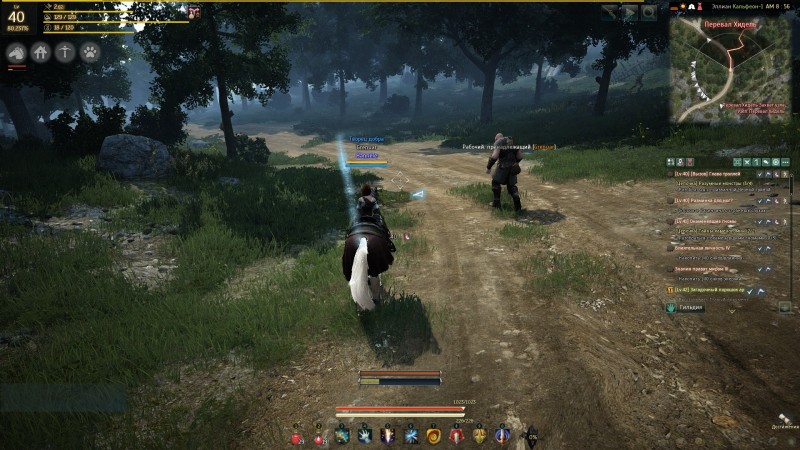Use the first red potion hotbar slot

tap(297, 437)
